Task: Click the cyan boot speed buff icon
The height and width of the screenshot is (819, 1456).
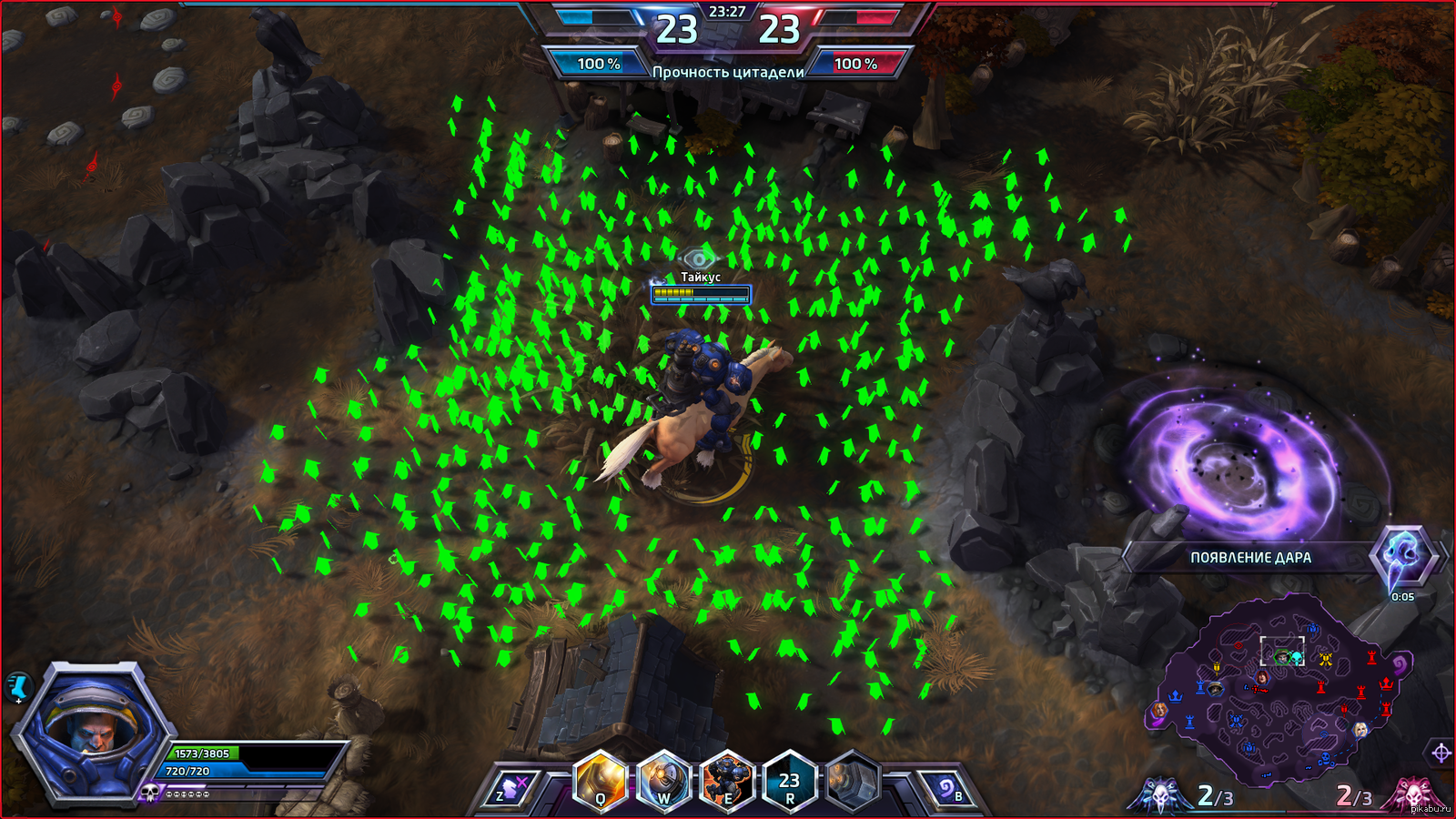Action: pos(18,686)
